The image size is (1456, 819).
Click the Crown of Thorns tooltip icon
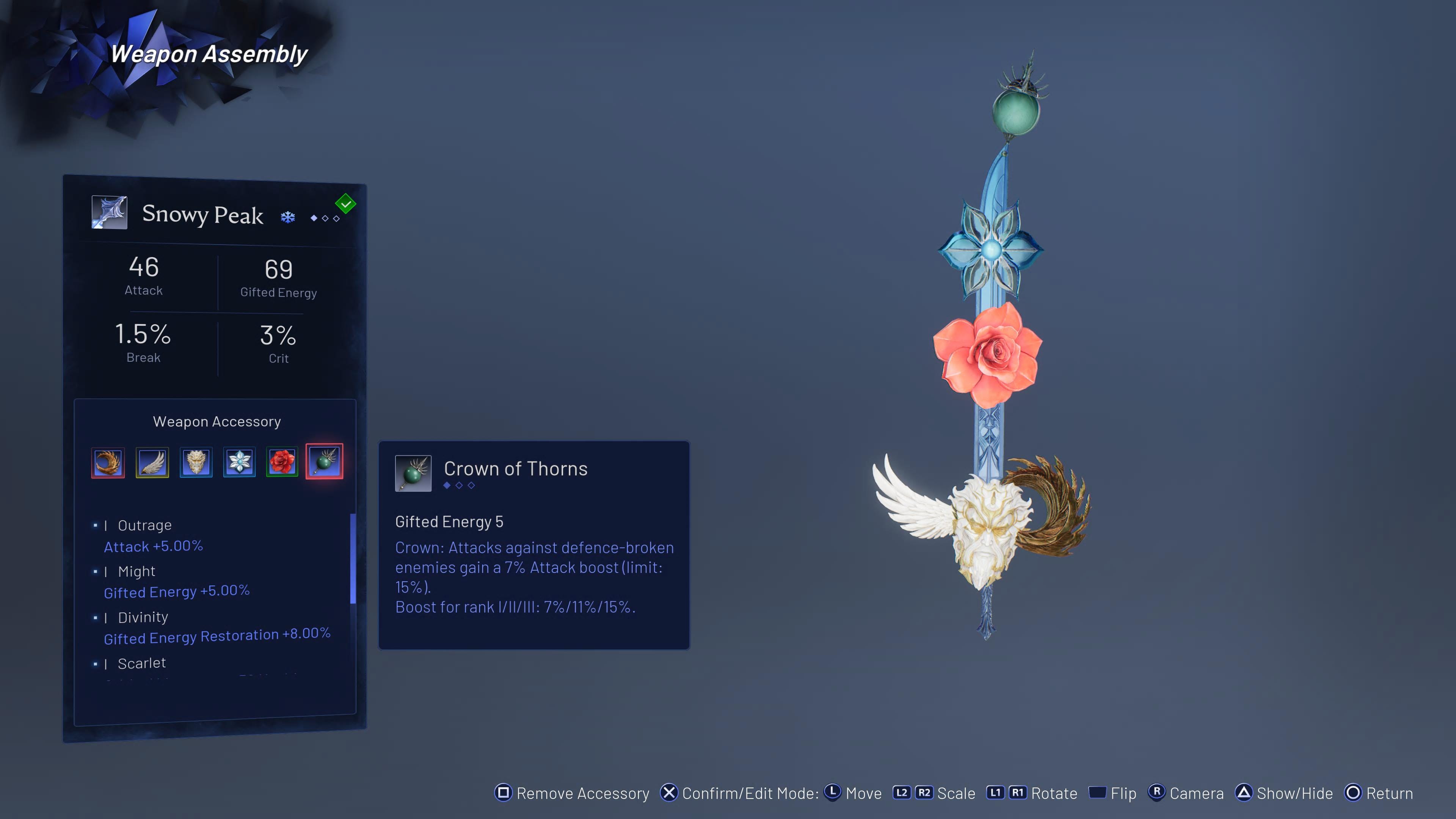[x=413, y=473]
